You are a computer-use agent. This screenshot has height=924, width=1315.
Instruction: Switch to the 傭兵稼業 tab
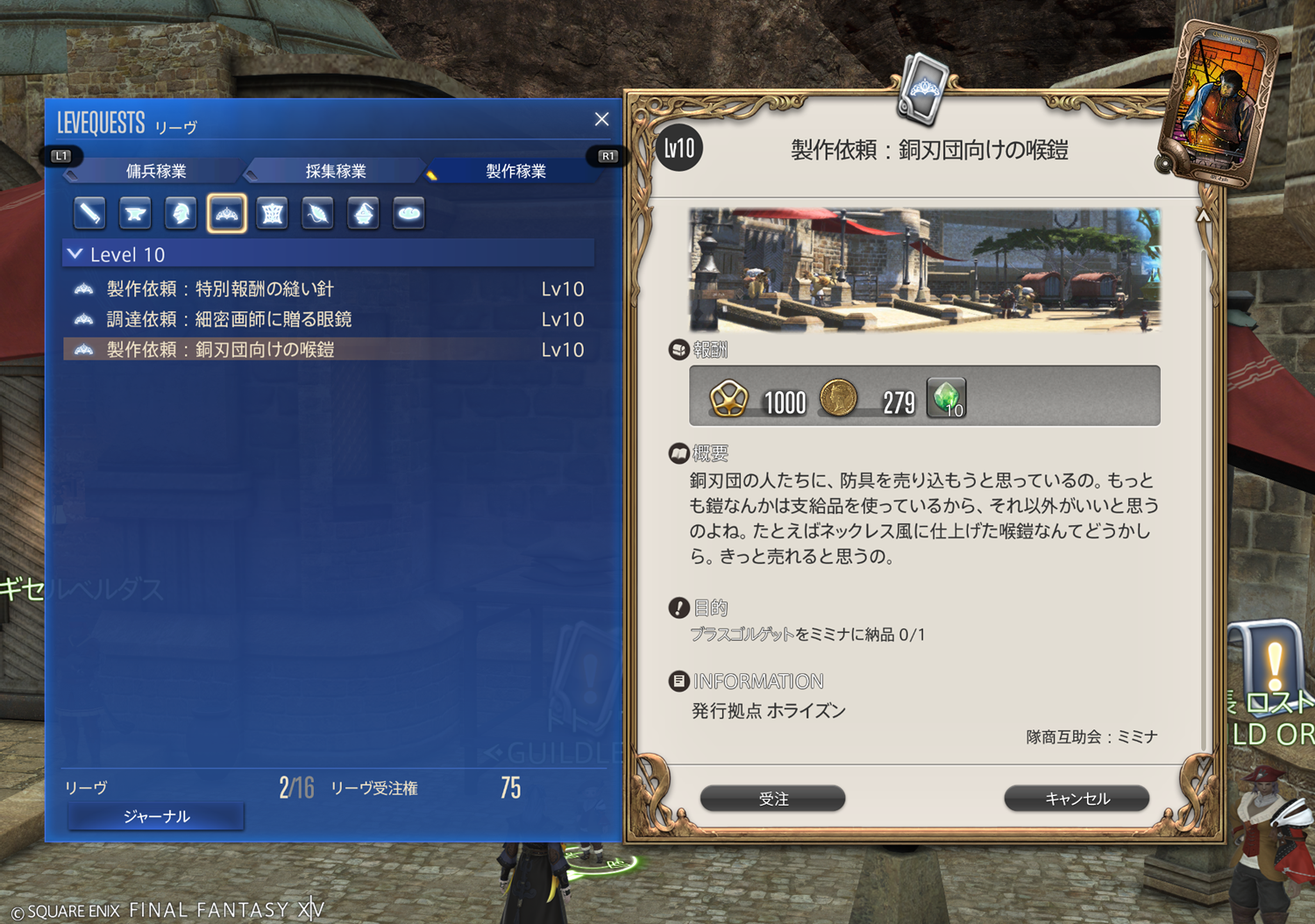156,171
